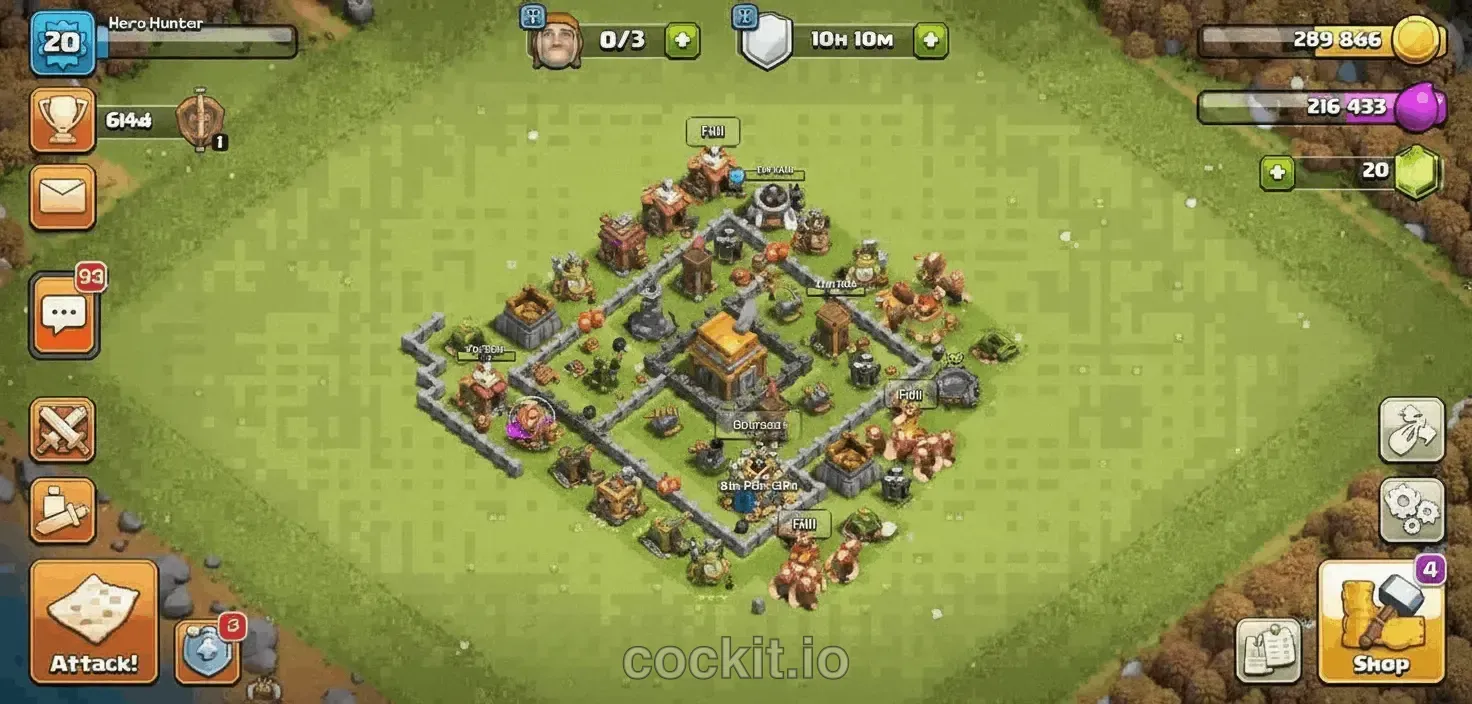Open the running loot bag button
Viewport: 1472px width, 704px height.
[x=1411, y=430]
